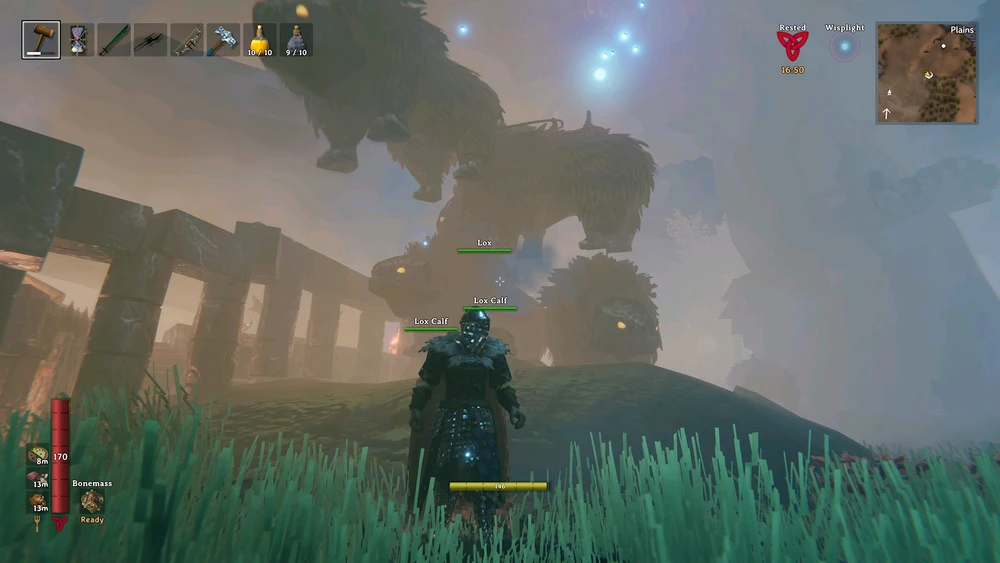
Task: Select the blue-handled stone warhammer slot
Action: 223,39
